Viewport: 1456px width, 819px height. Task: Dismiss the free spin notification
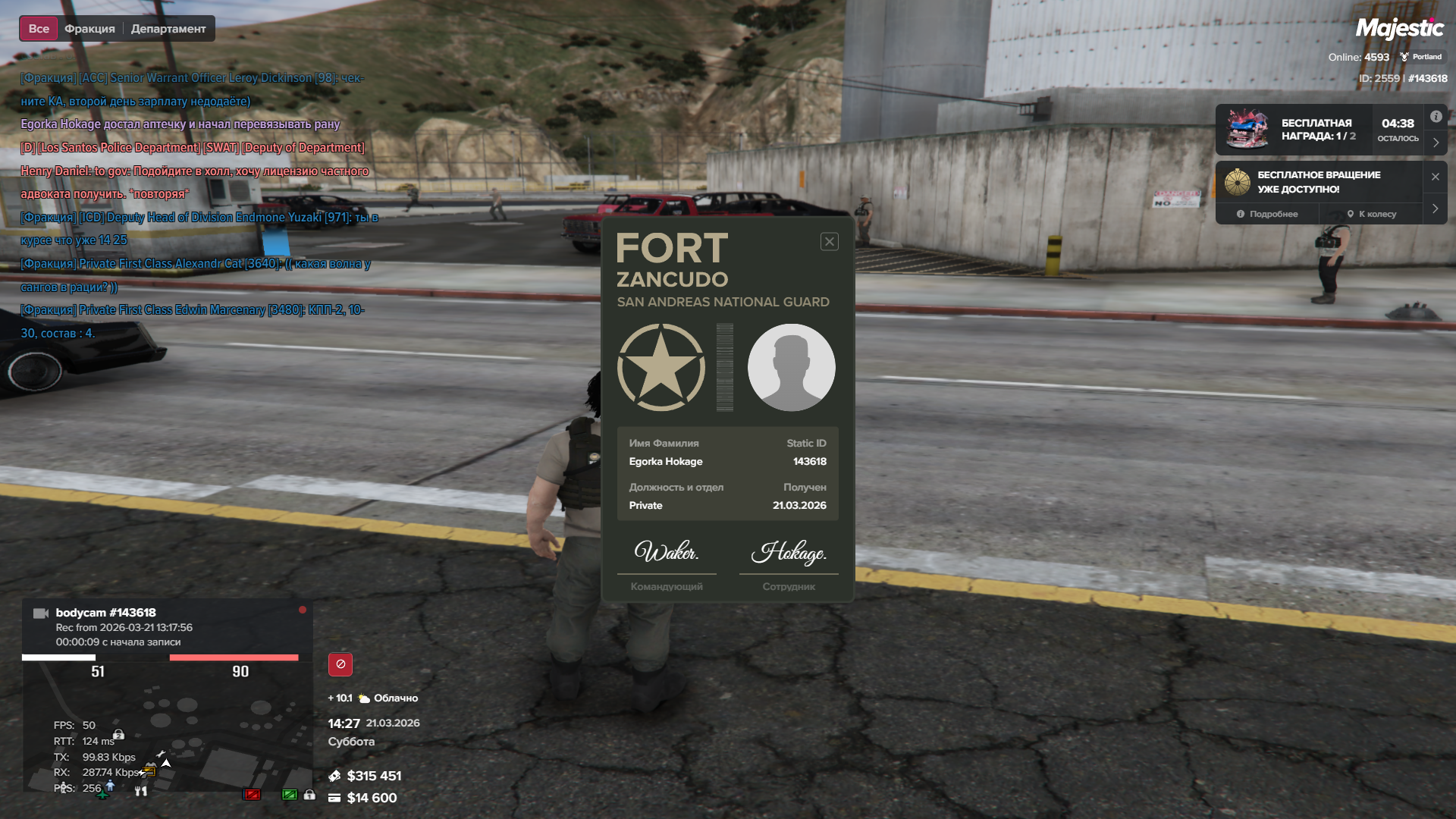[1435, 177]
